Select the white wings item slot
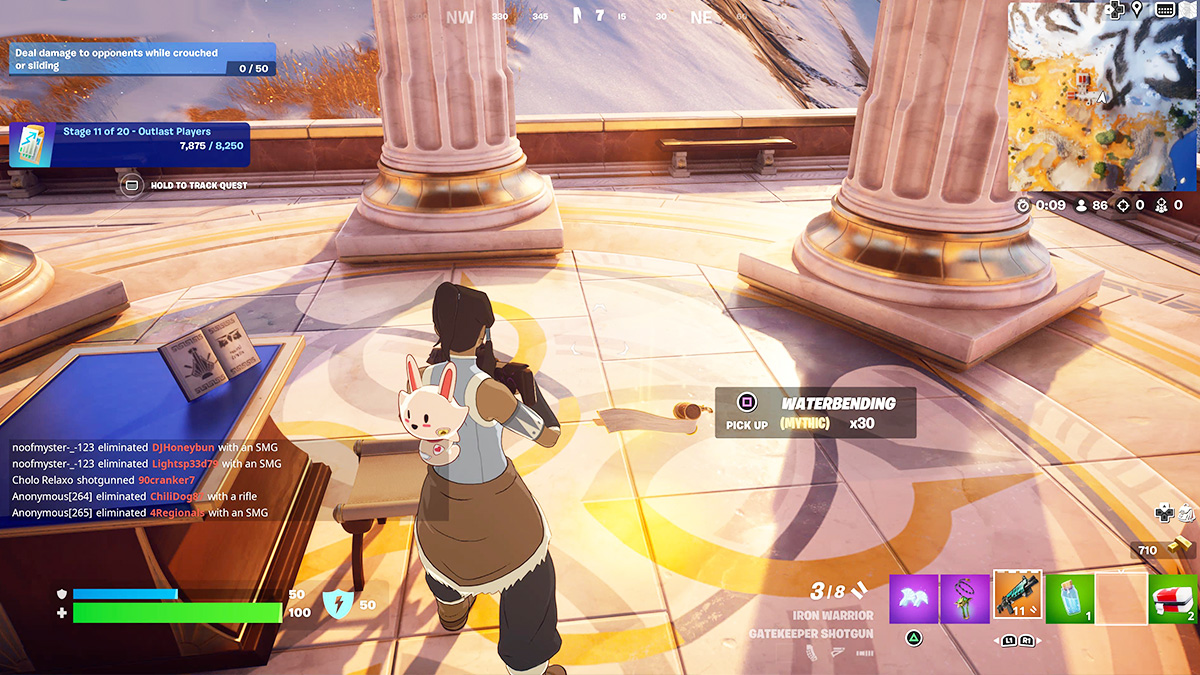Screen dimensions: 1200x675 click(x=913, y=599)
